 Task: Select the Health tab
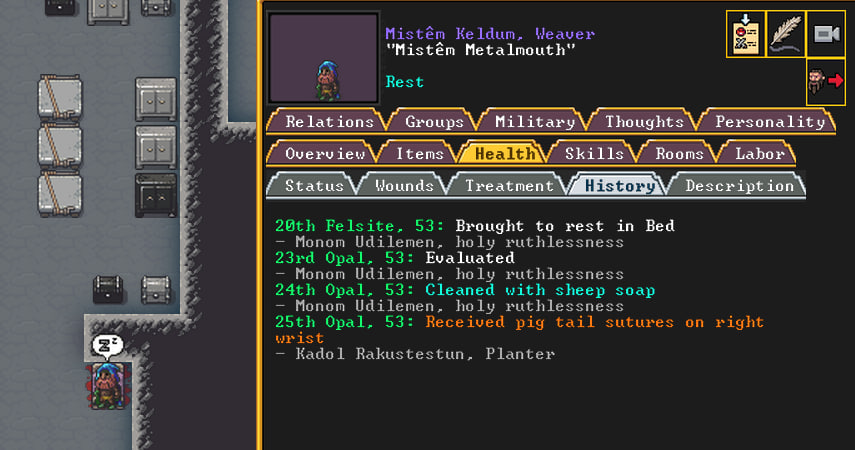(504, 154)
